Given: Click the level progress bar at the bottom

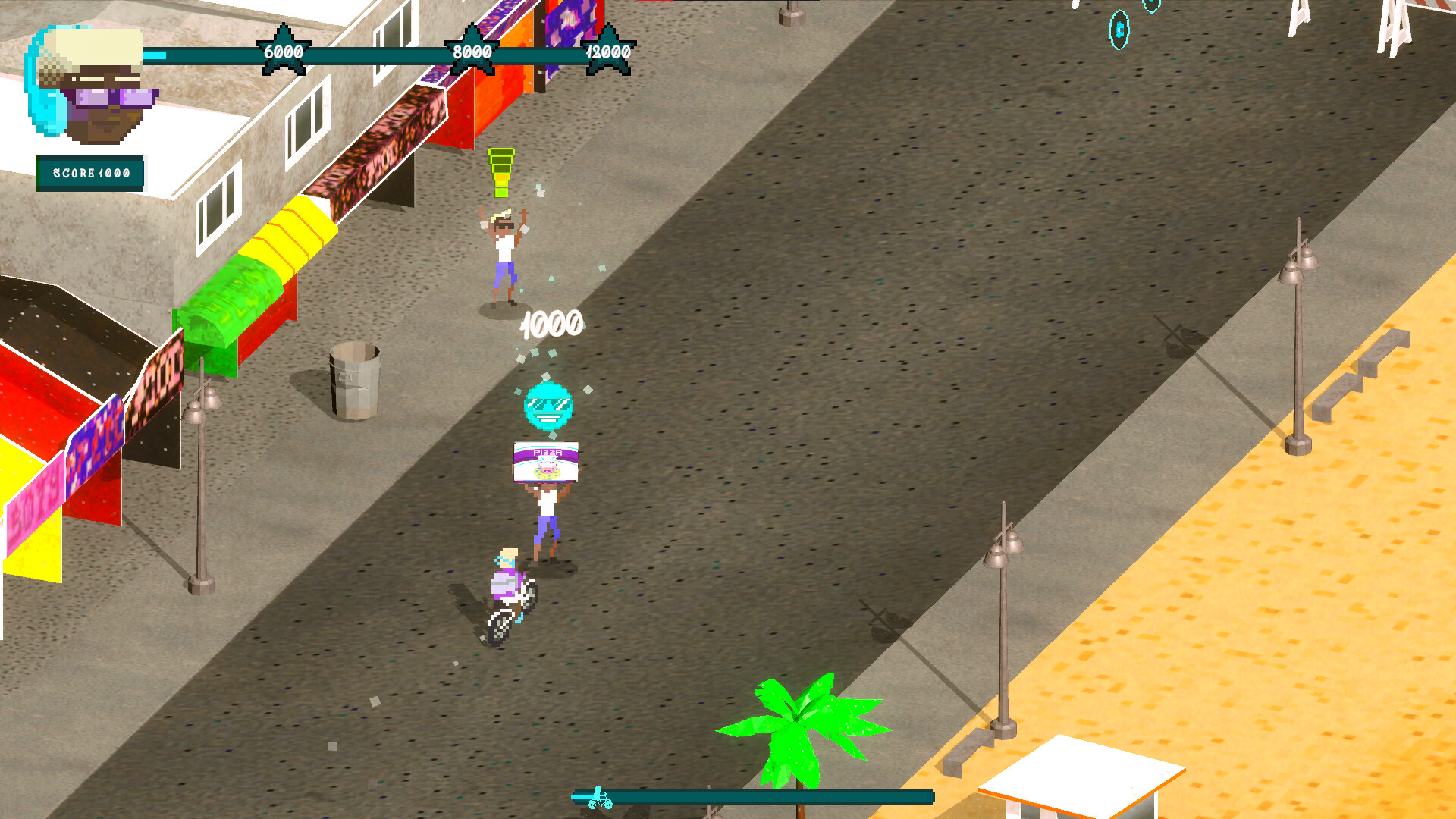Looking at the screenshot, I should [758, 798].
